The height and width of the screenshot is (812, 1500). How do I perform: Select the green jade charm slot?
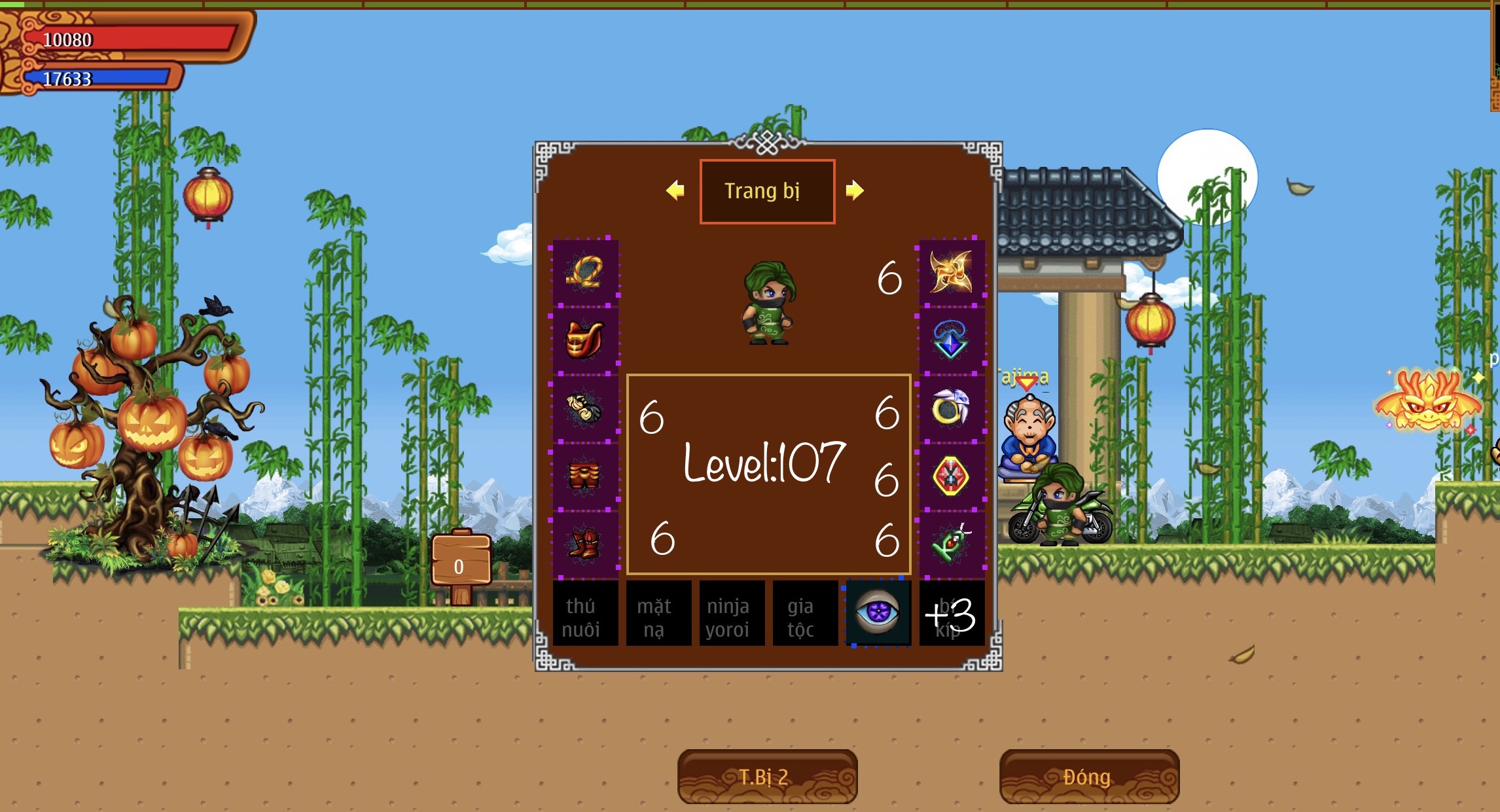951,544
